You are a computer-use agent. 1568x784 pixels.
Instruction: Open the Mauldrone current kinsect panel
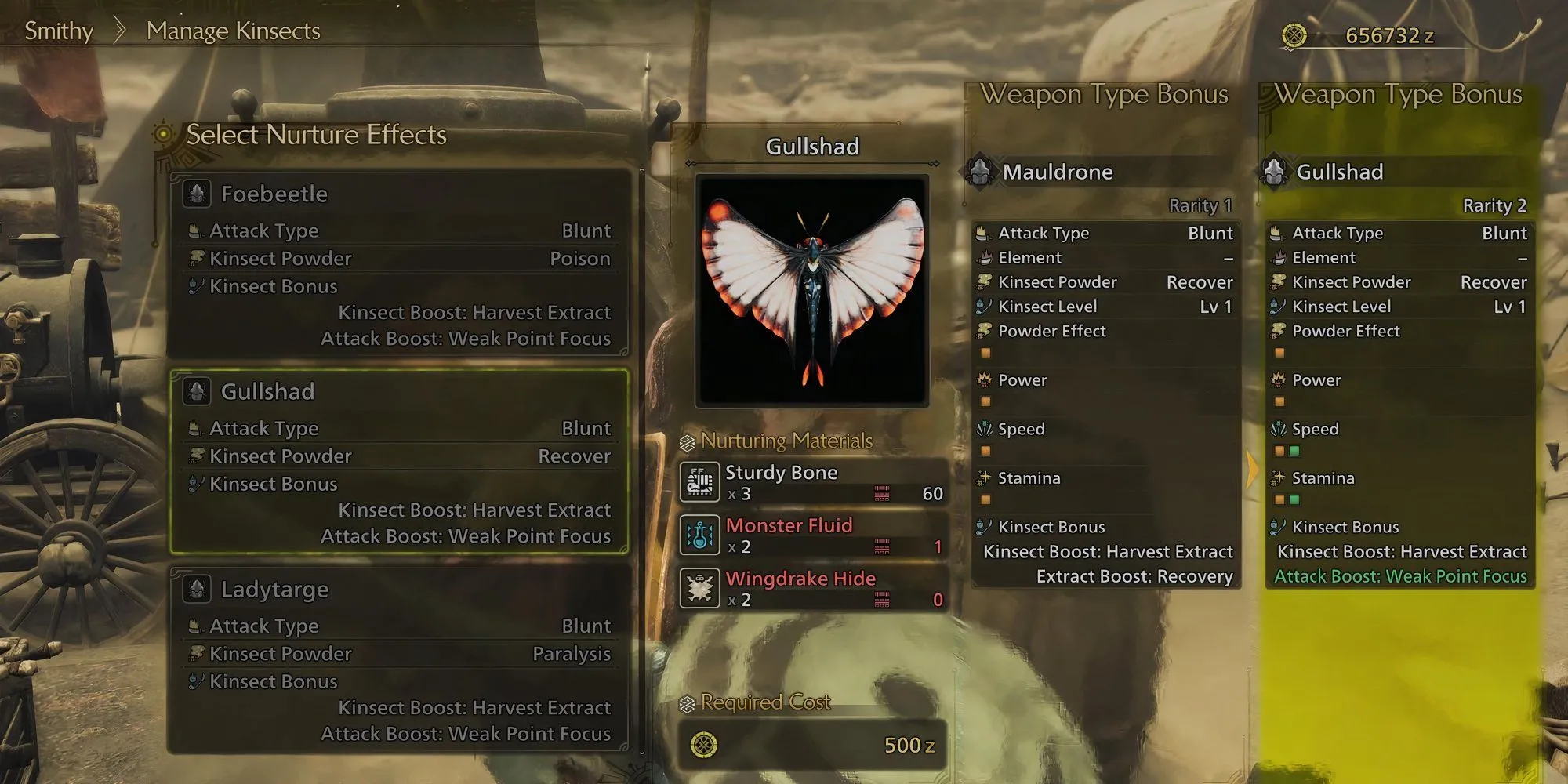click(1104, 172)
